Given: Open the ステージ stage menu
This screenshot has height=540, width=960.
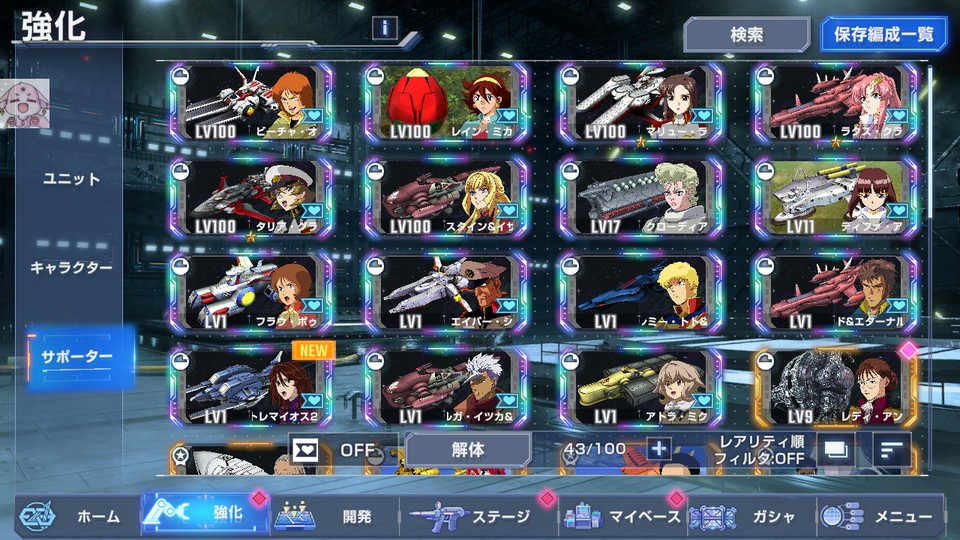Looking at the screenshot, I should point(478,516).
